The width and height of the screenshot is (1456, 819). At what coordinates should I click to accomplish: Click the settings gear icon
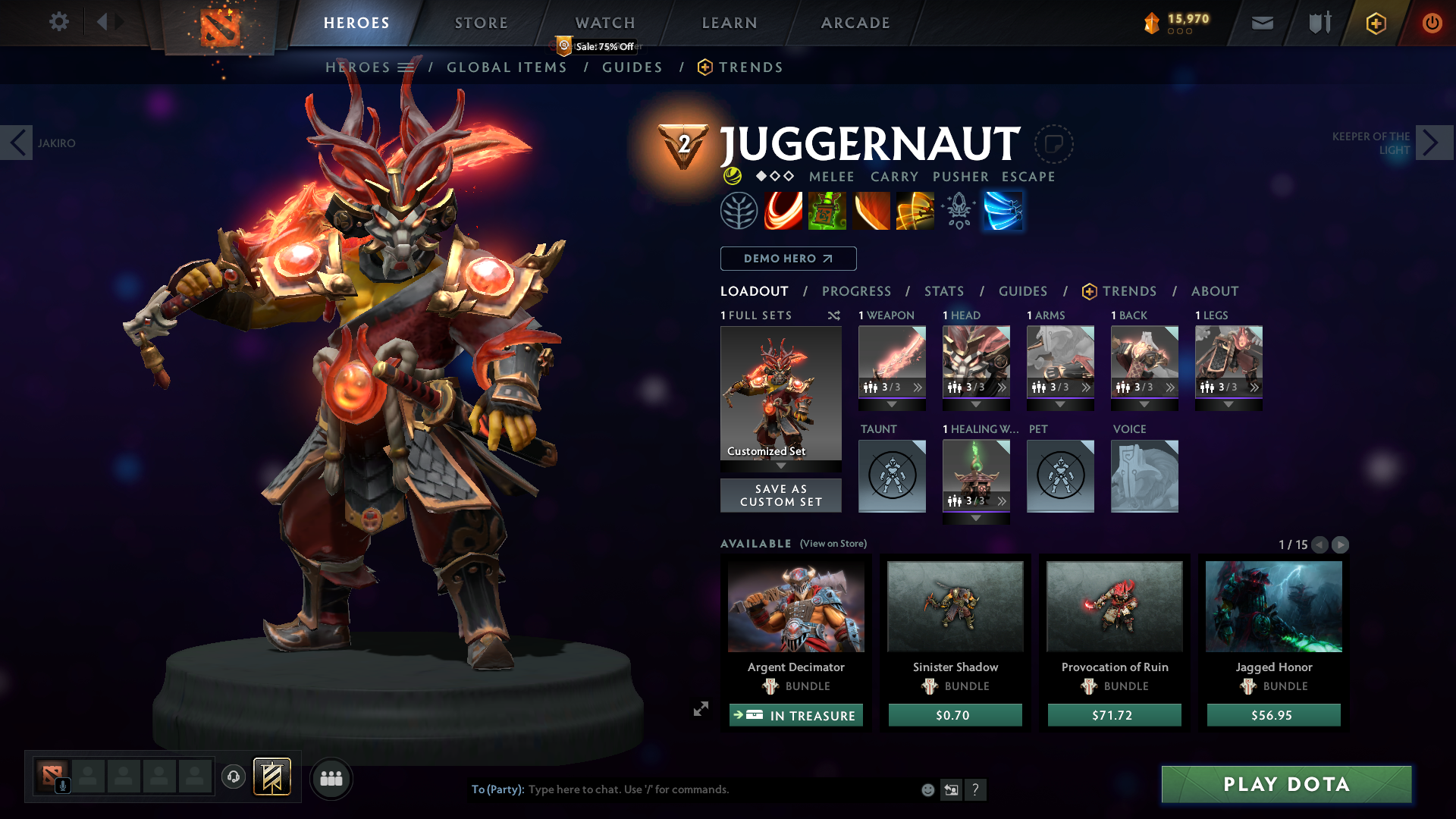(59, 21)
